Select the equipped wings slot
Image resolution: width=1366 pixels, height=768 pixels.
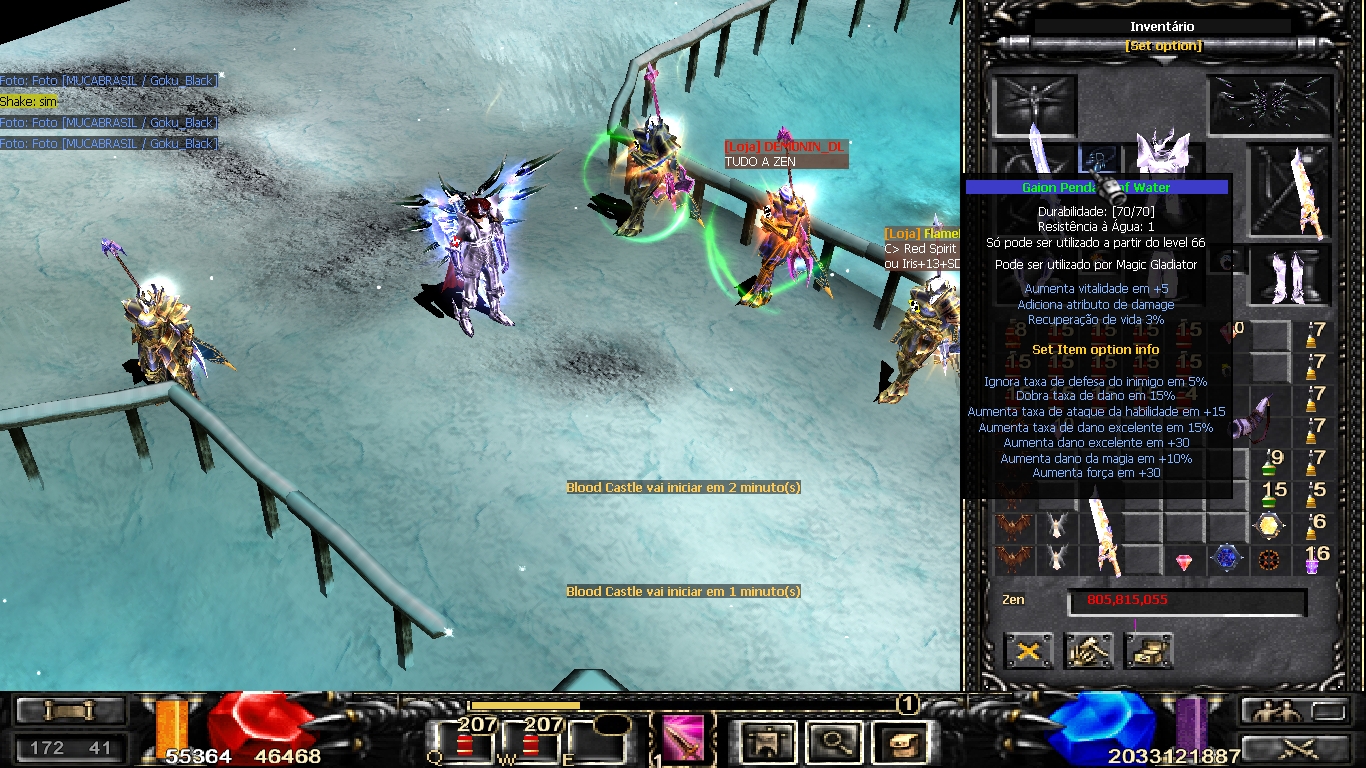click(1272, 105)
